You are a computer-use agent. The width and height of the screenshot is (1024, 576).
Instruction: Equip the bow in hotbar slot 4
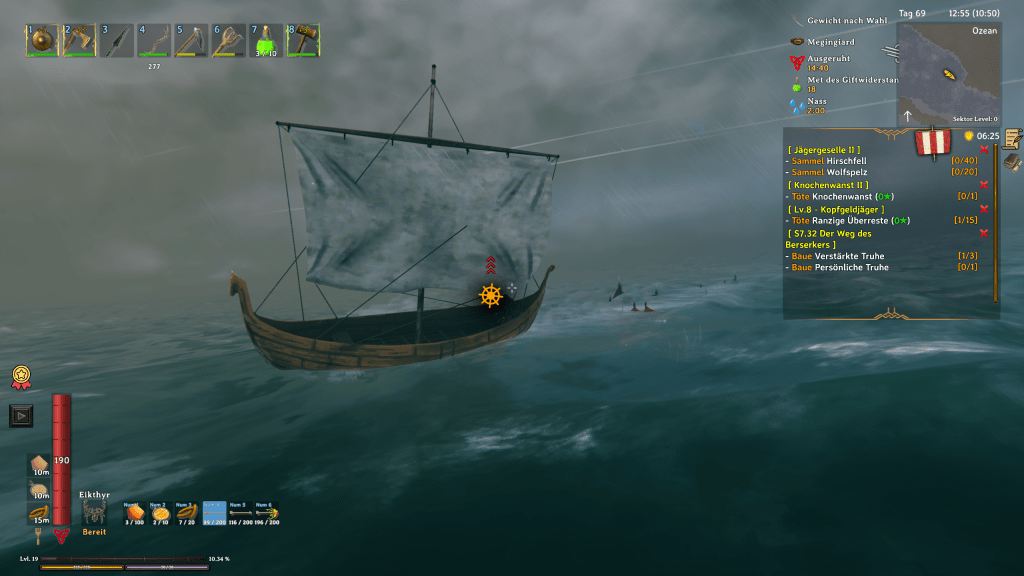(x=154, y=40)
